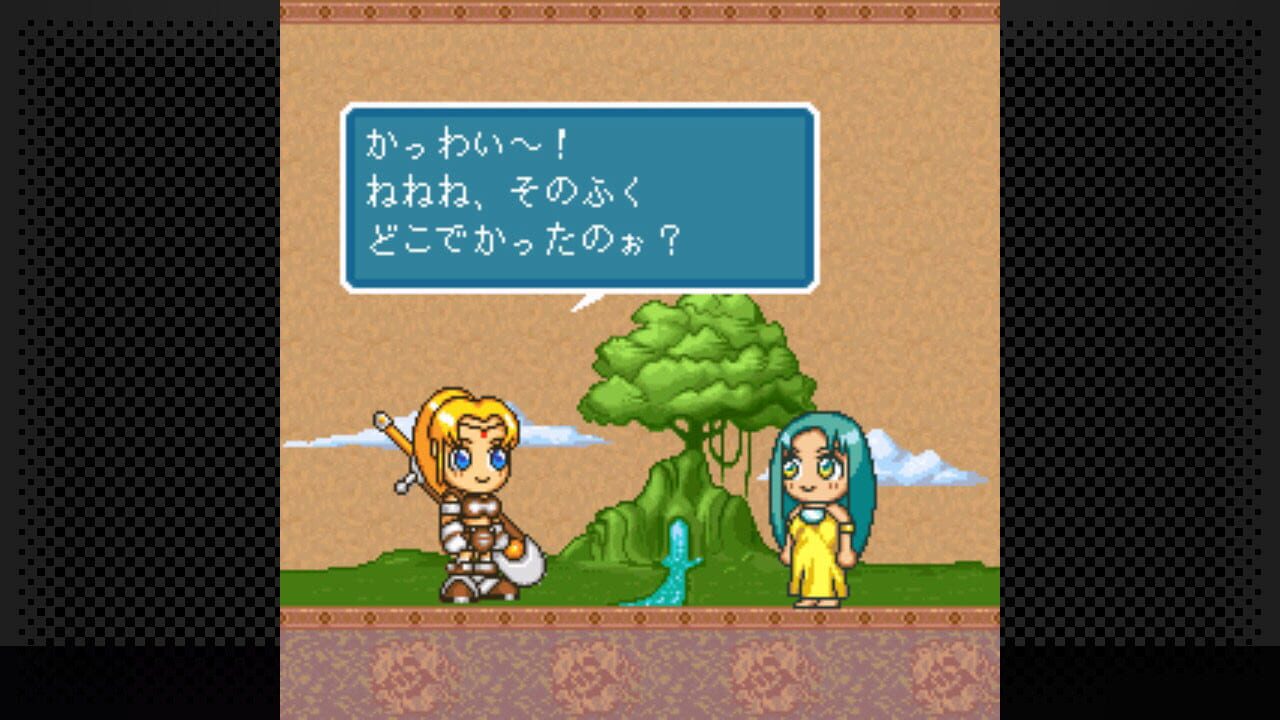Click the decorative dotted border strip at top
The image size is (1280, 720).
pos(640,10)
